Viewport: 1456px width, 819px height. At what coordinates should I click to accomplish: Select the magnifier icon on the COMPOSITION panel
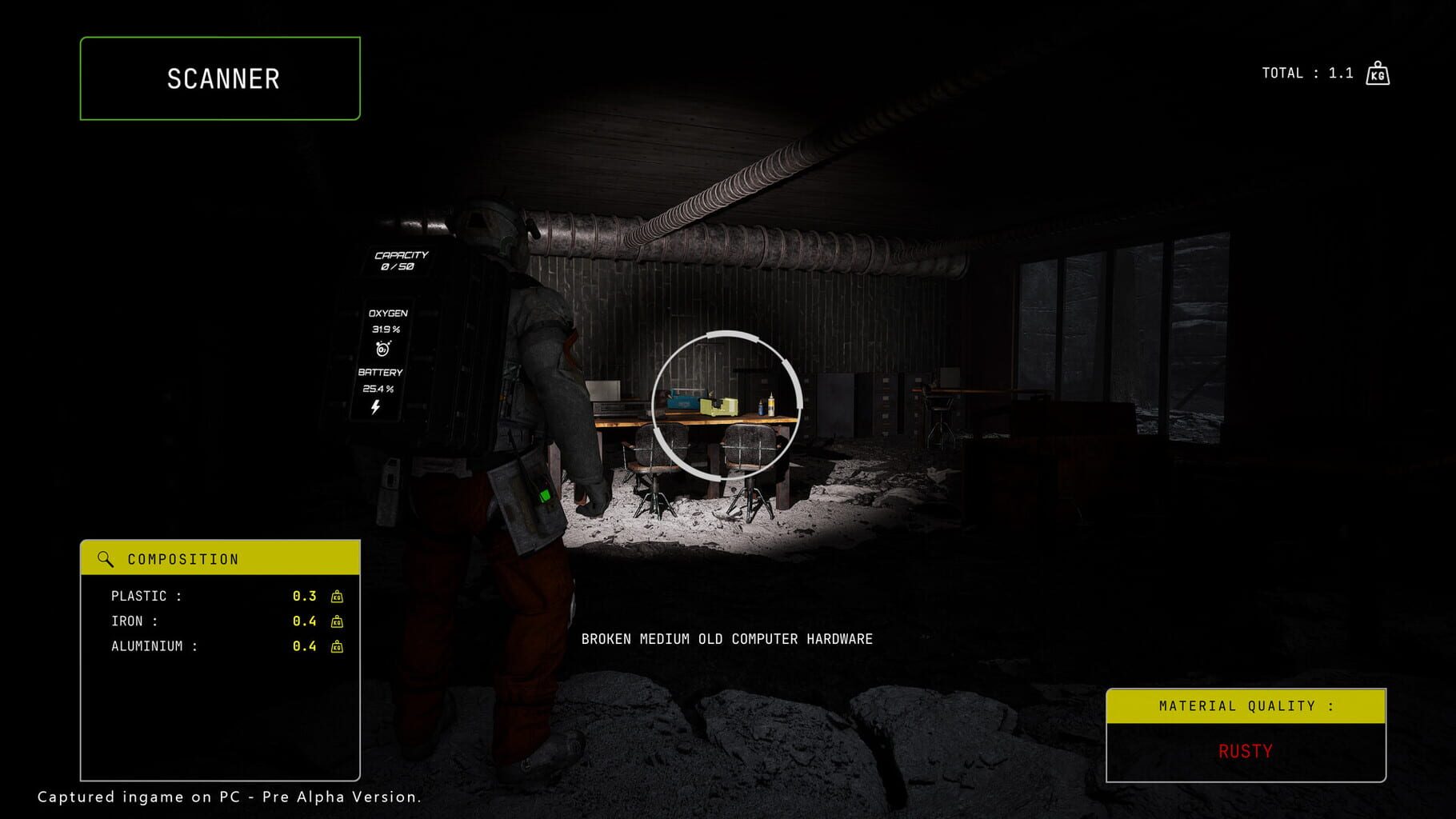coord(103,558)
